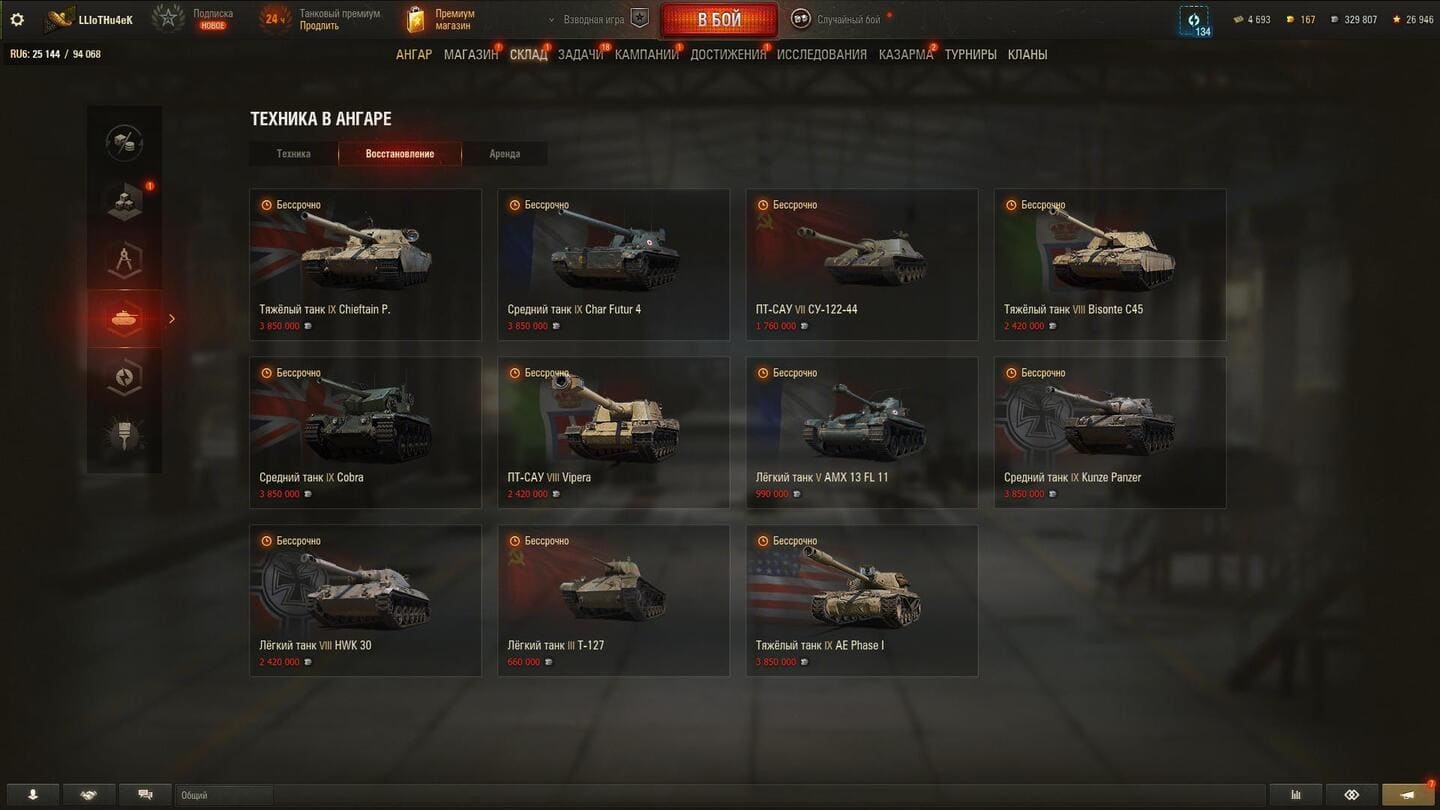Go to the МАГАЗИН section
Image resolution: width=1440 pixels, height=810 pixels.
(x=470, y=55)
